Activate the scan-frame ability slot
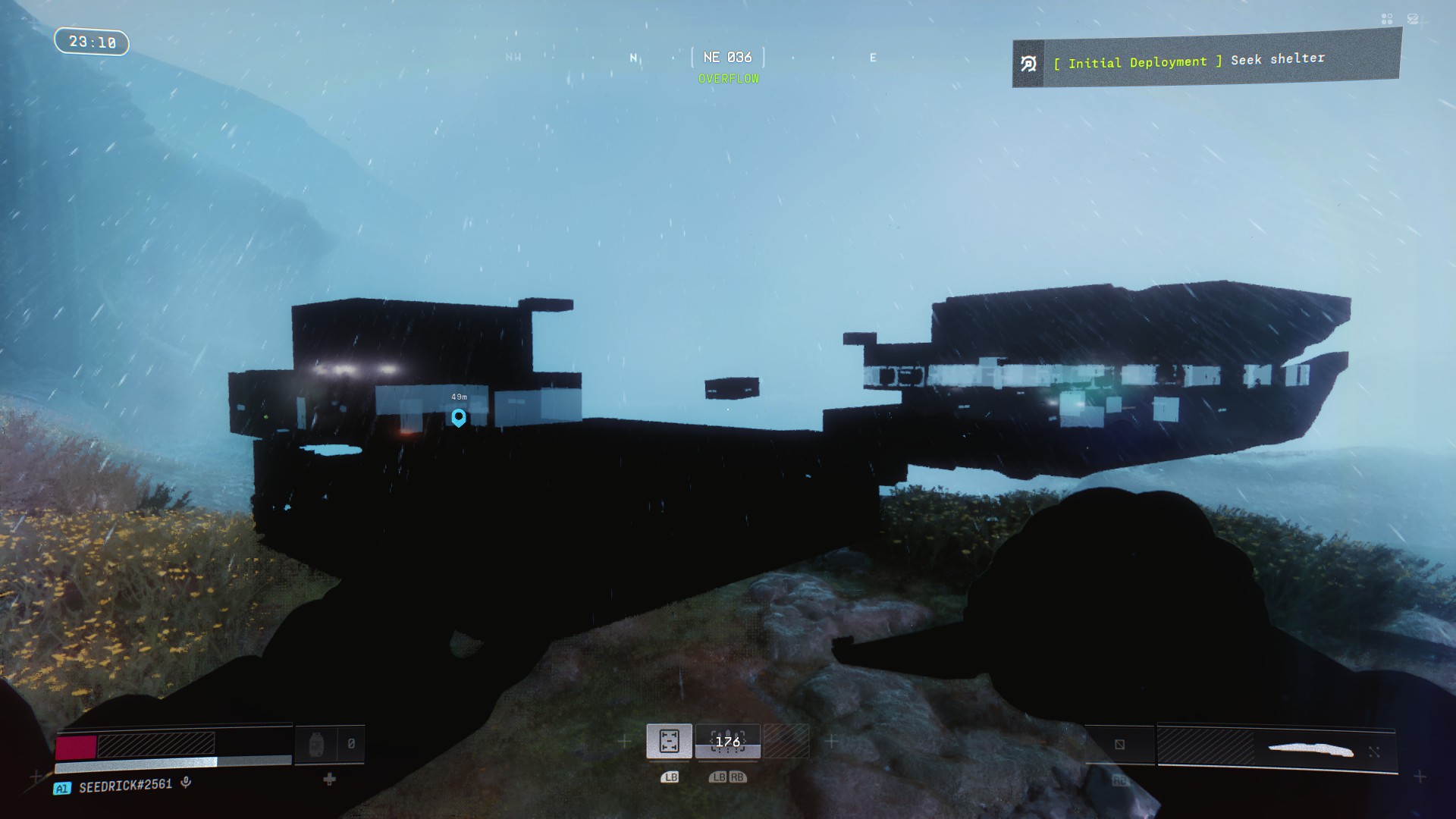The width and height of the screenshot is (1456, 819). (669, 741)
